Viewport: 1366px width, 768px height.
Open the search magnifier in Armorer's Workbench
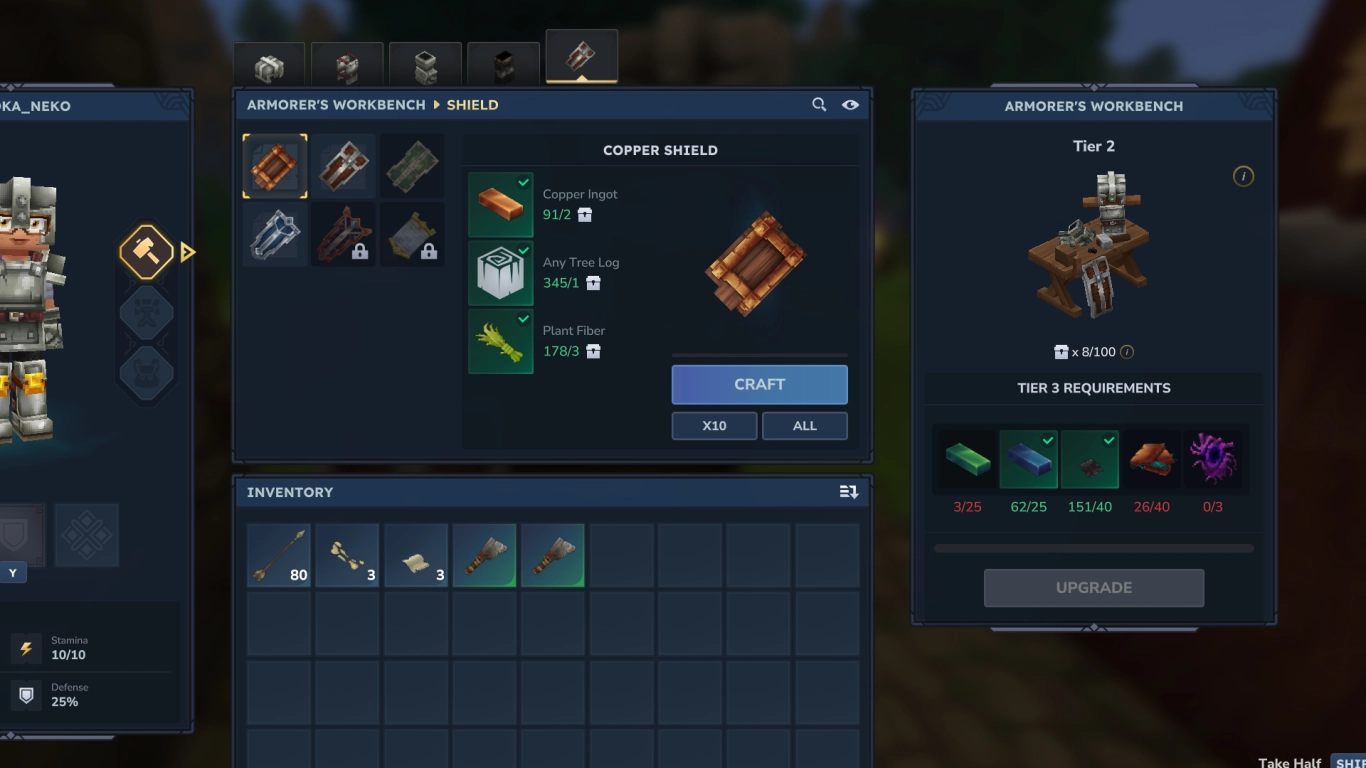pyautogui.click(x=819, y=104)
